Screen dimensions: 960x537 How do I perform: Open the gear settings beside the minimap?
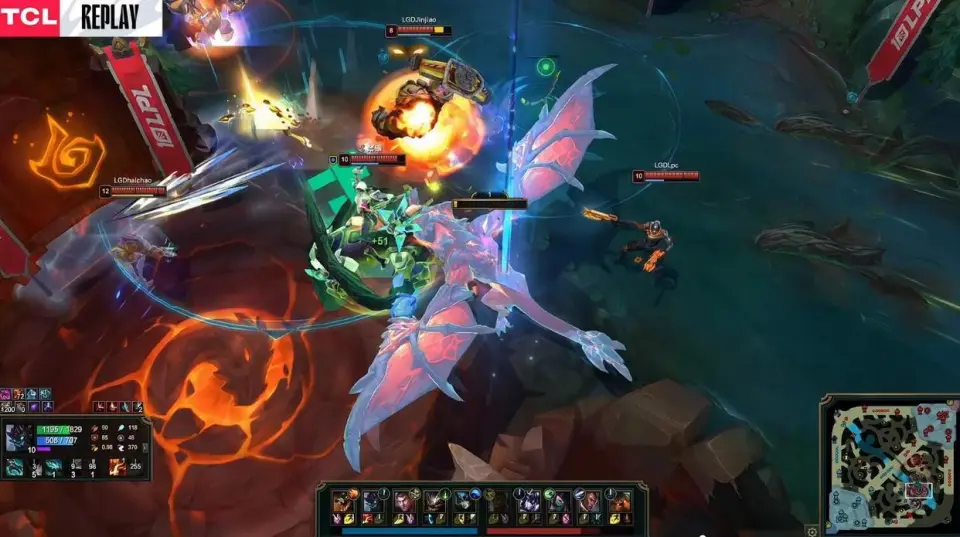tap(812, 530)
